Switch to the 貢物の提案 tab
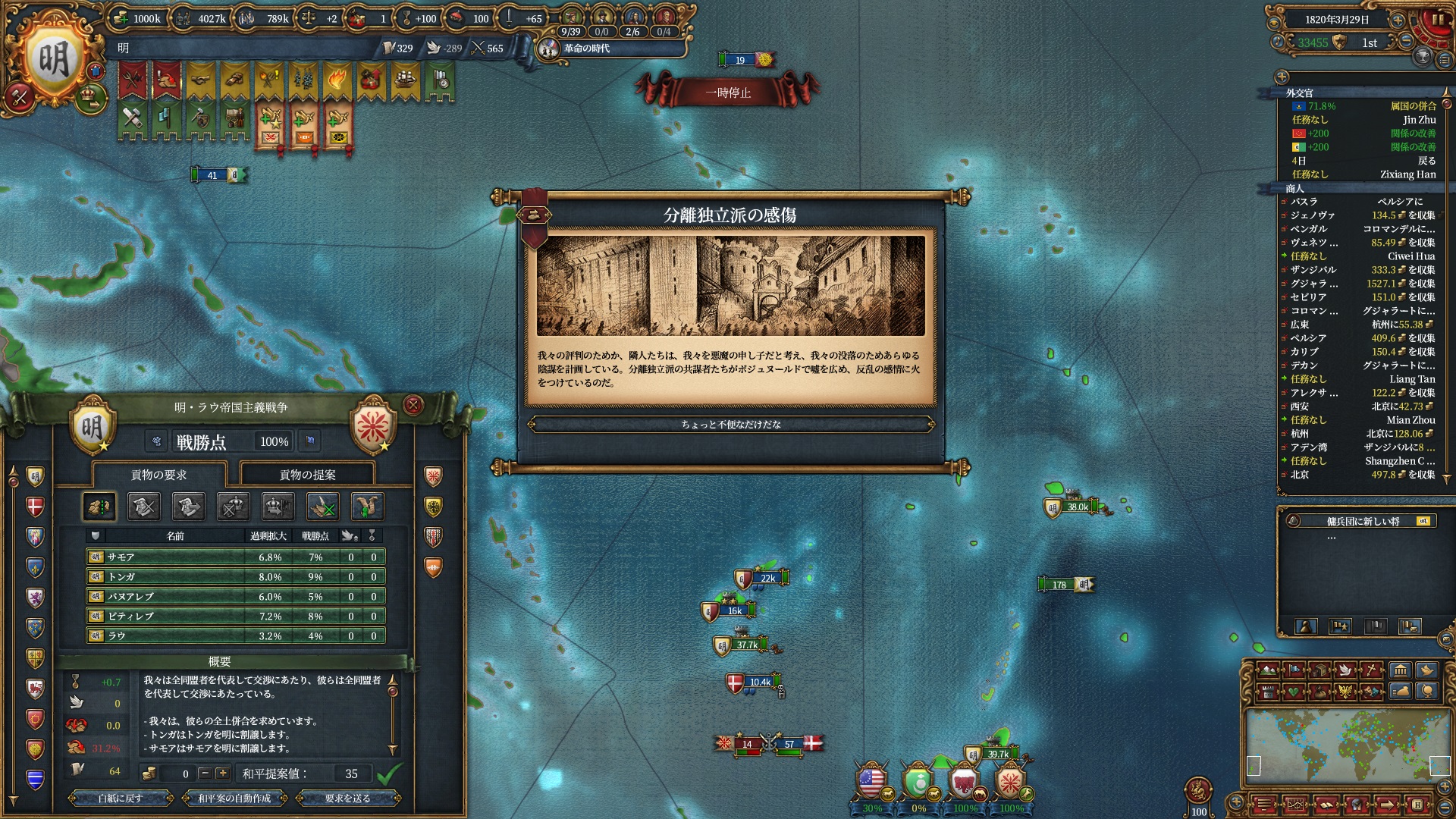 (307, 475)
